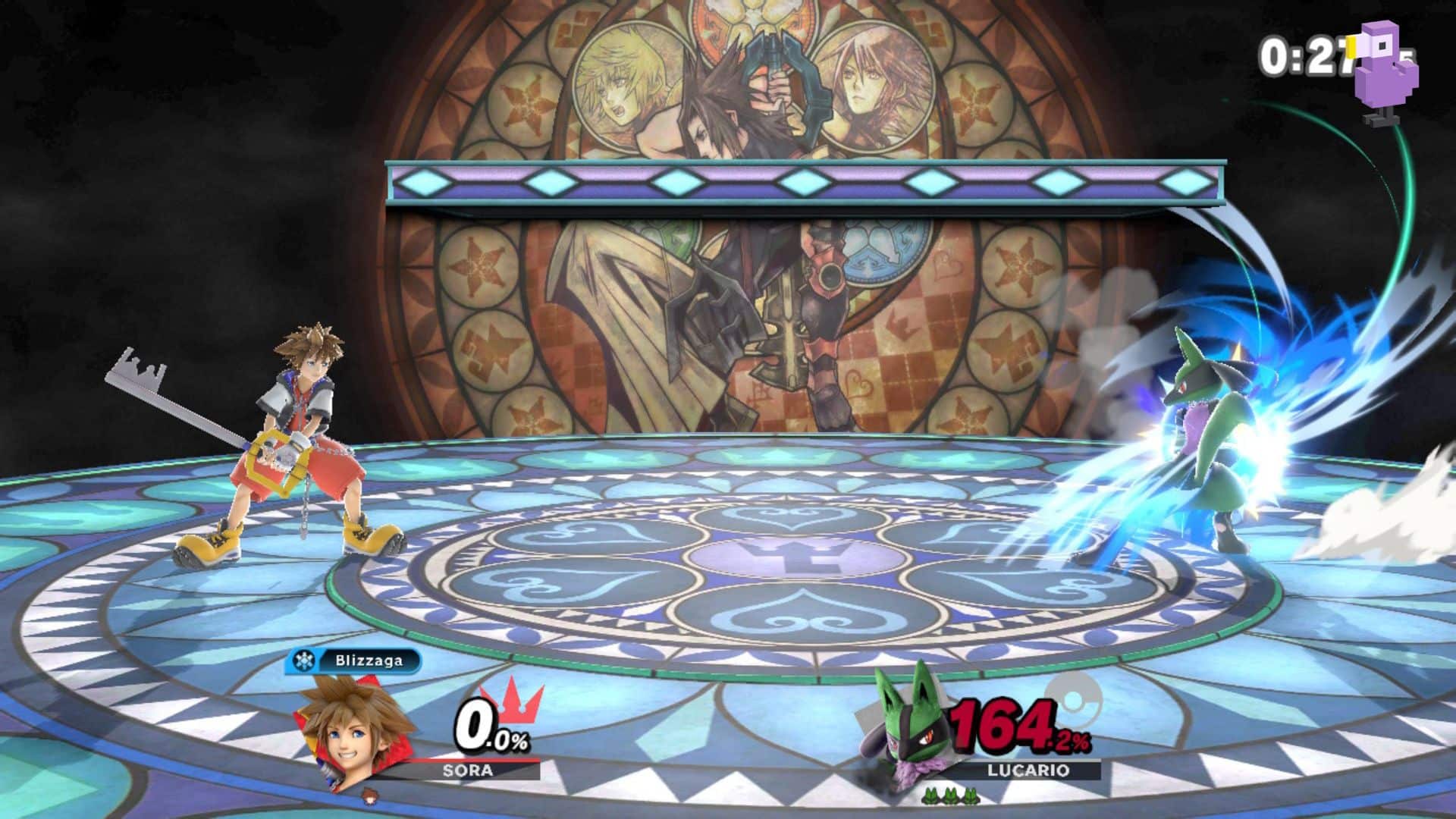Click Sora's tiny stock head icon
The image size is (1456, 819).
[x=370, y=798]
